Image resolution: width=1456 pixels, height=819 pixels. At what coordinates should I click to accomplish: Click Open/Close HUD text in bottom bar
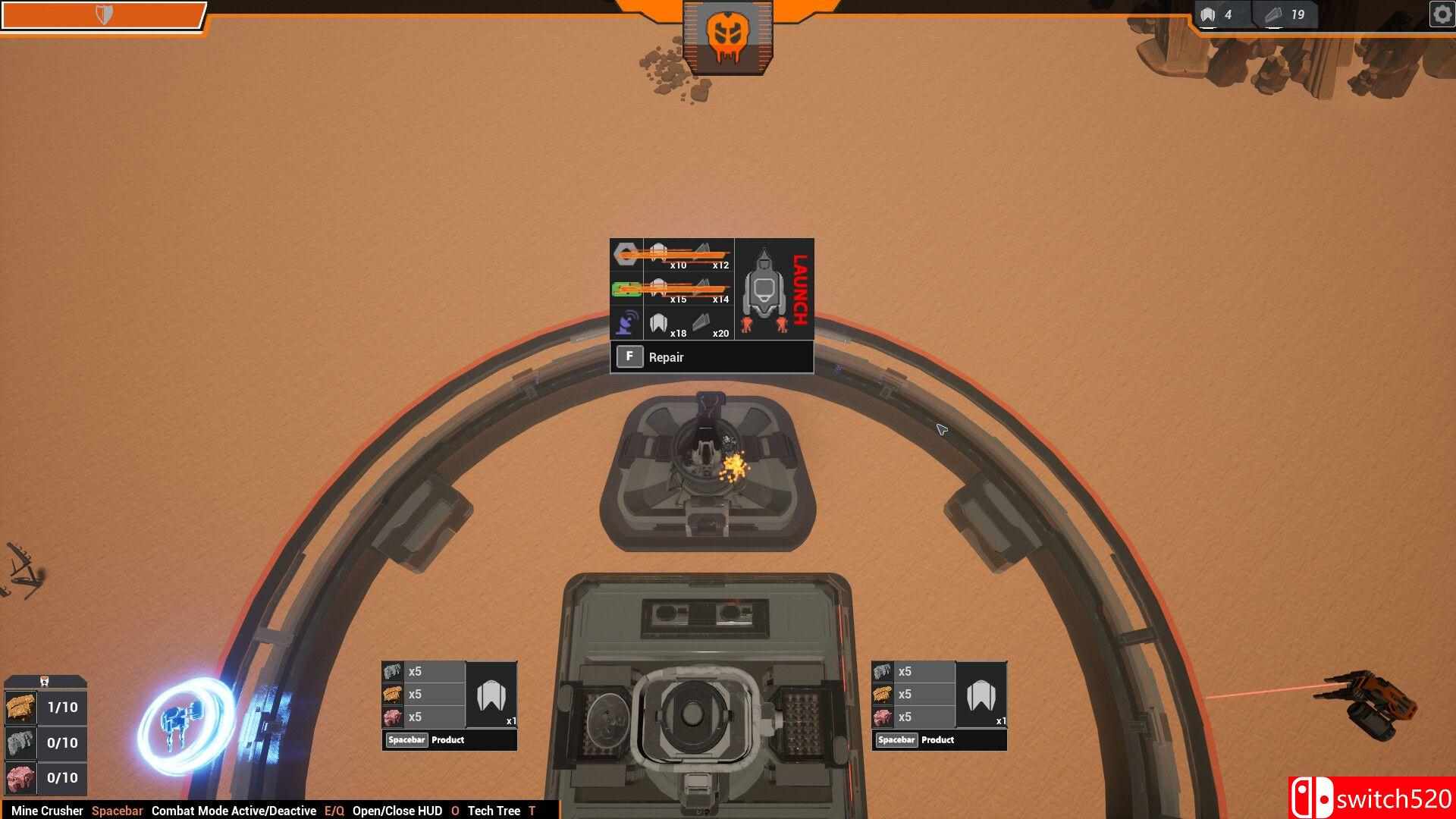click(x=397, y=811)
